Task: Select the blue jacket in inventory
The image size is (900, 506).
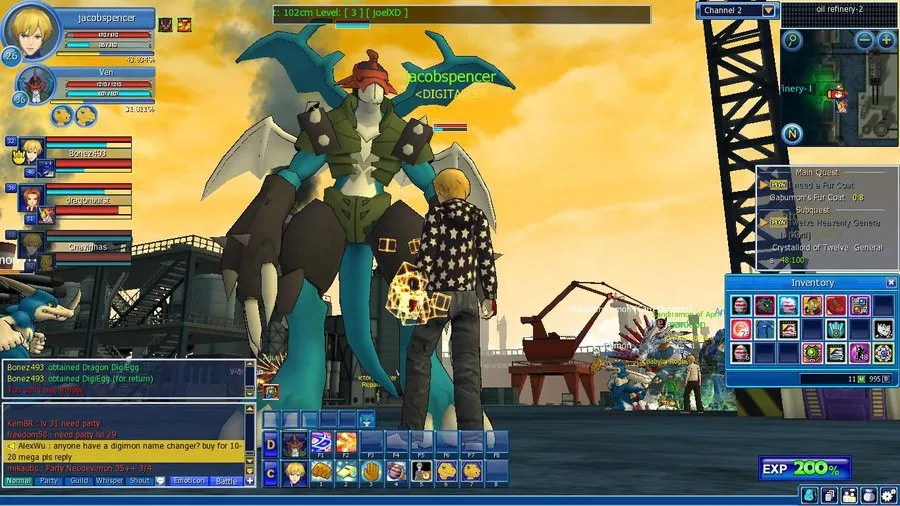Action: tap(764, 328)
